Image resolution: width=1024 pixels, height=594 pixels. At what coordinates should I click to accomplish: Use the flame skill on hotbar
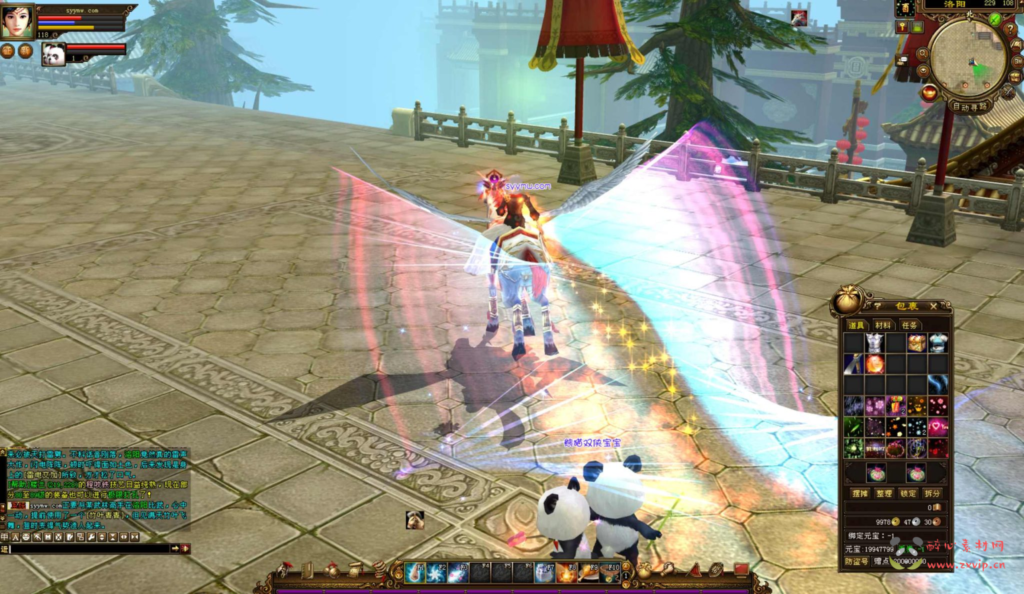[566, 573]
